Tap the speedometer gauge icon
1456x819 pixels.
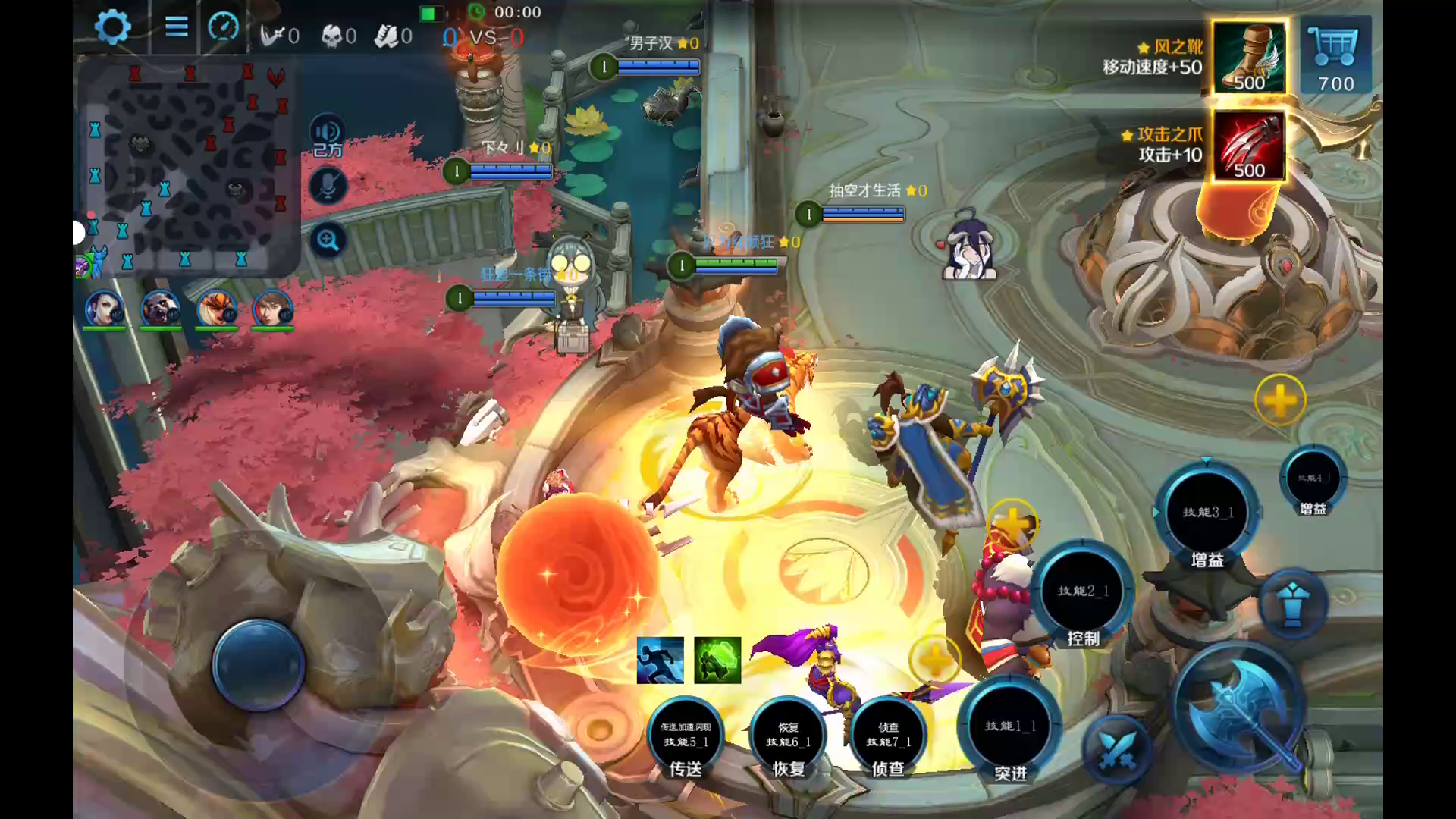[x=223, y=28]
